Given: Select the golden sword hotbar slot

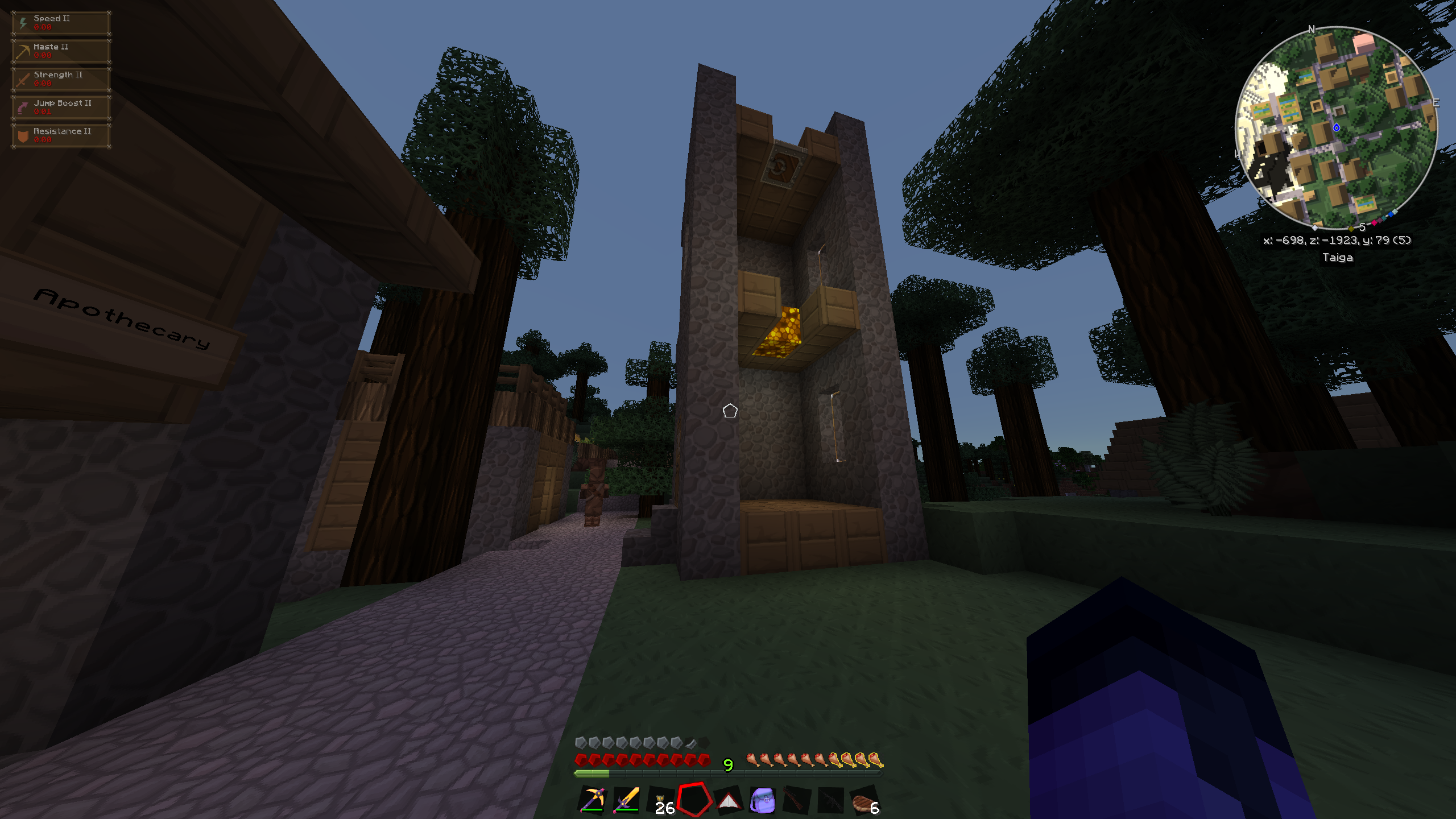Looking at the screenshot, I should click(626, 800).
